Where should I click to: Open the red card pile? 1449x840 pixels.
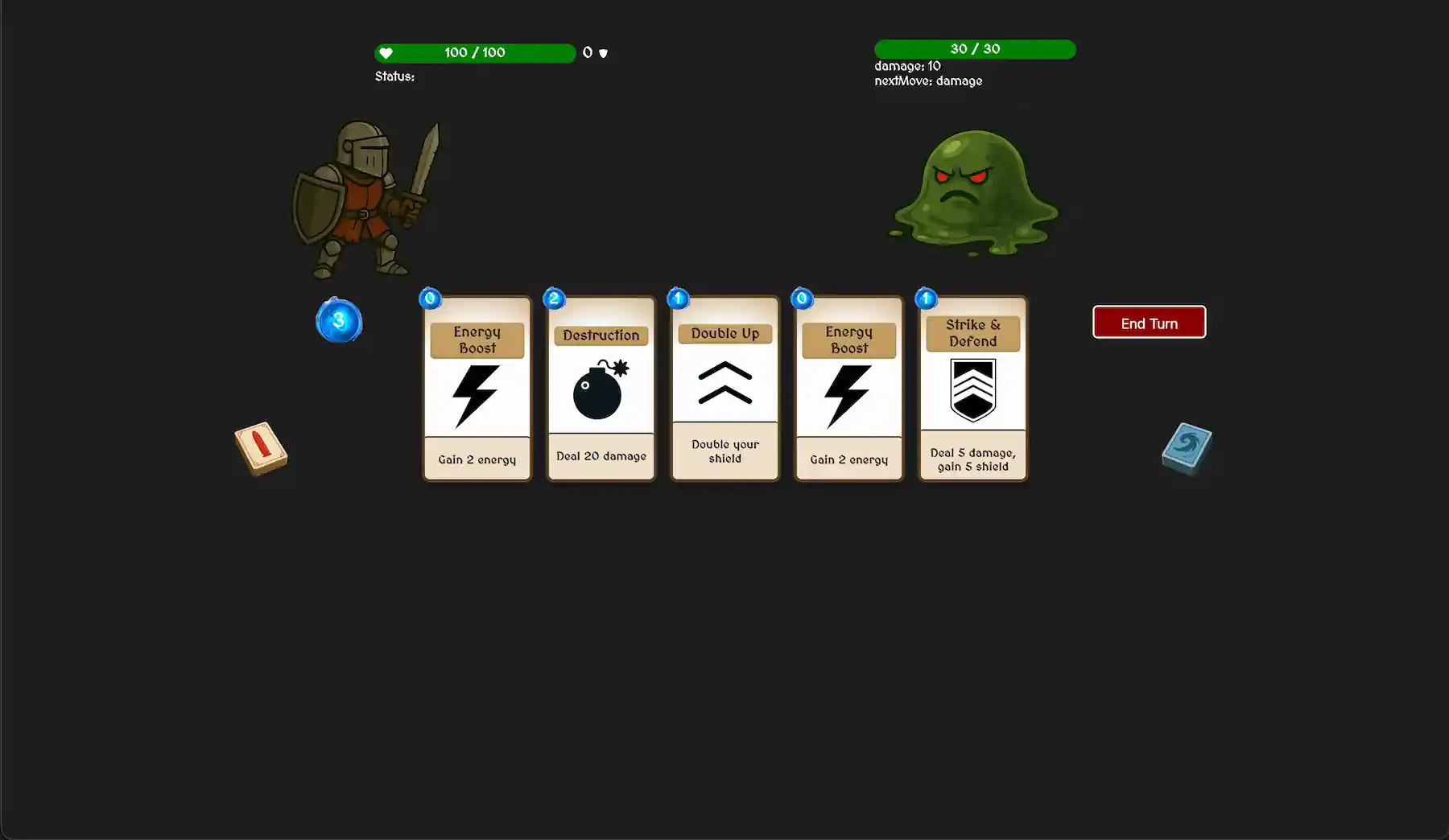click(261, 448)
